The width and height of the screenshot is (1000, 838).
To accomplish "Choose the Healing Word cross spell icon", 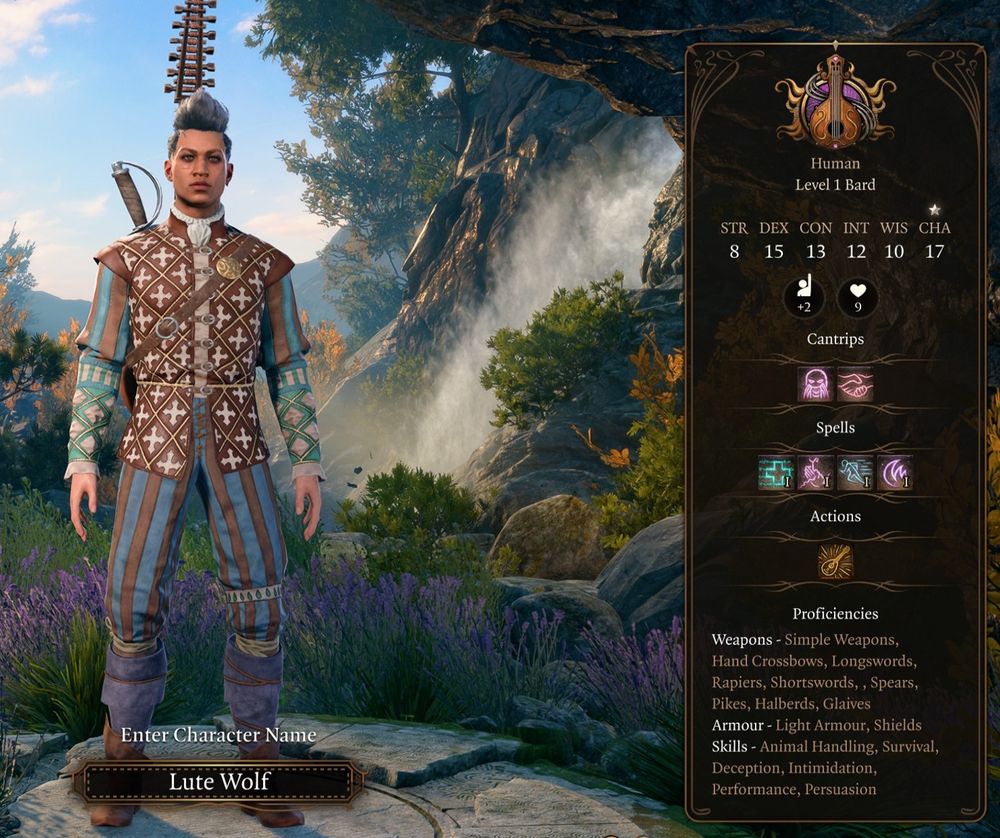I will (775, 472).
